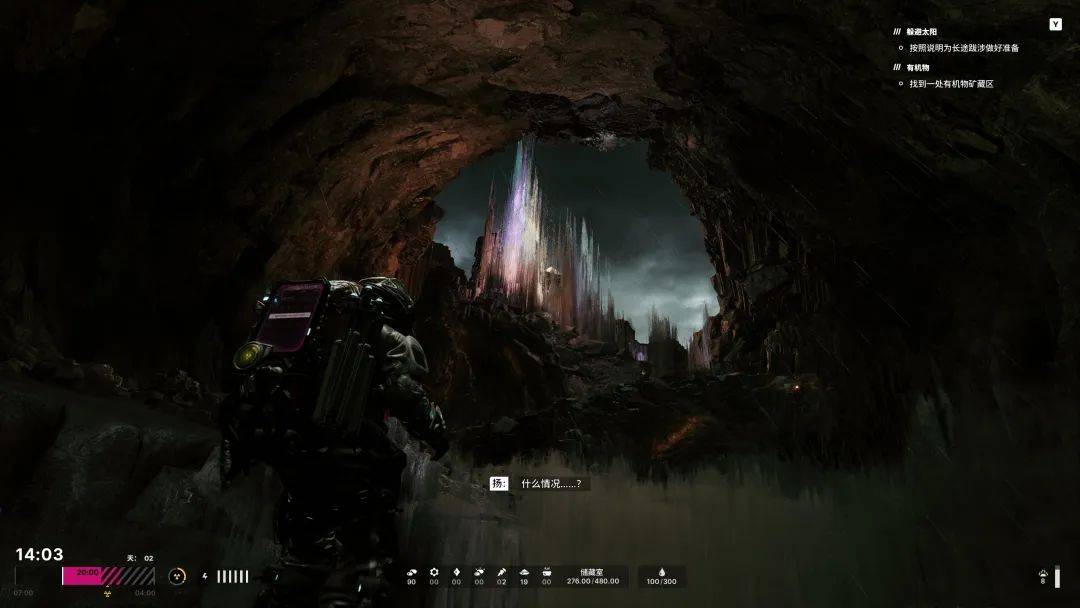Click the water droplet resource icon
The image size is (1080, 608).
tap(661, 573)
